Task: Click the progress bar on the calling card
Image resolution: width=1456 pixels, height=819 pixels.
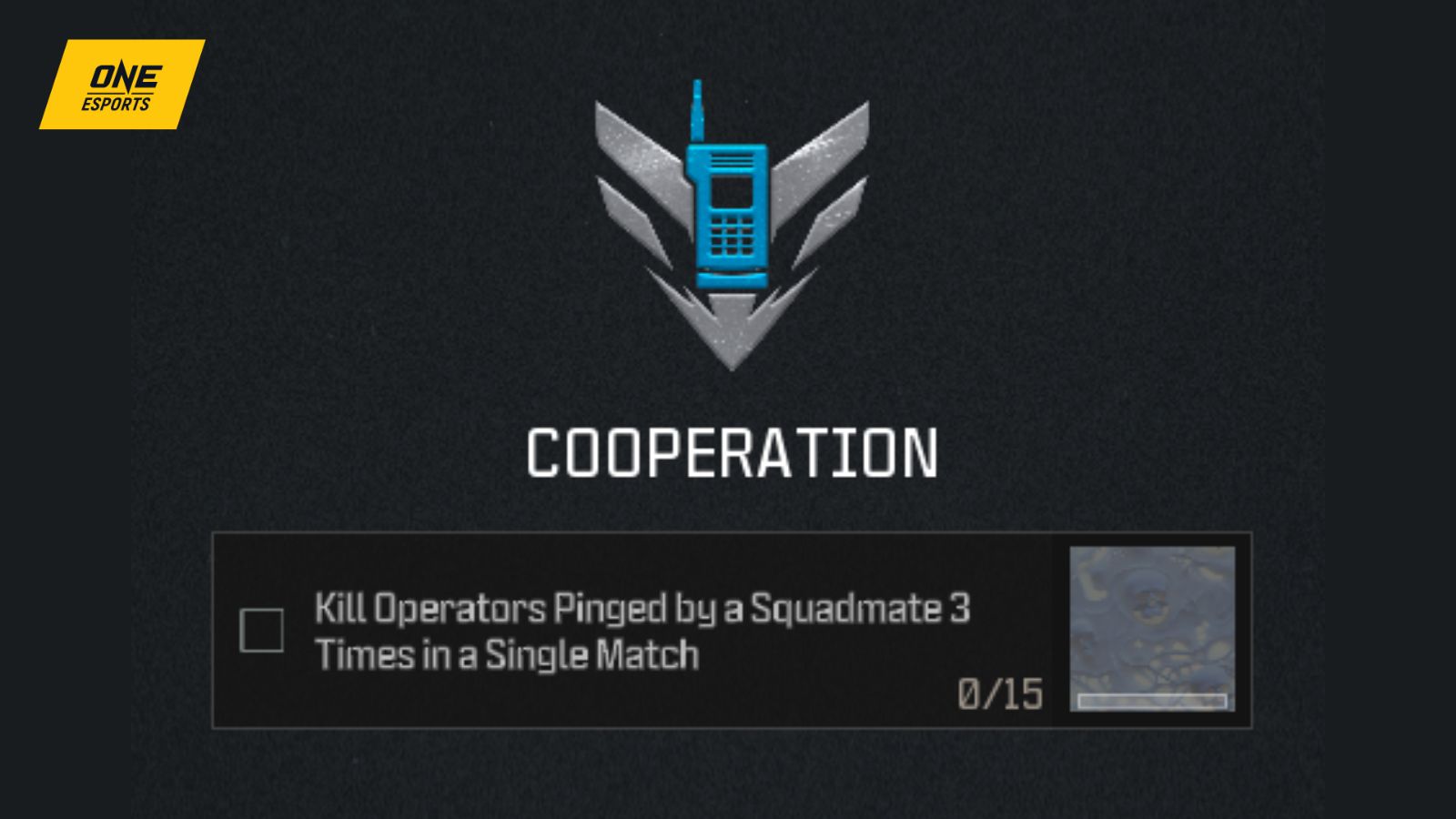Action: [1151, 701]
